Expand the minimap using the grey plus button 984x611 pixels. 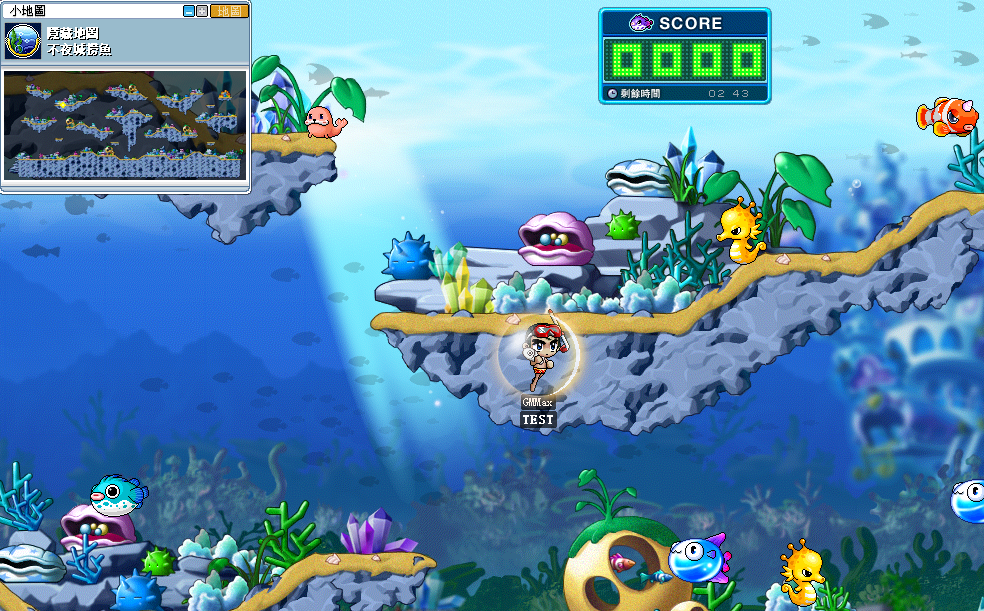201,11
